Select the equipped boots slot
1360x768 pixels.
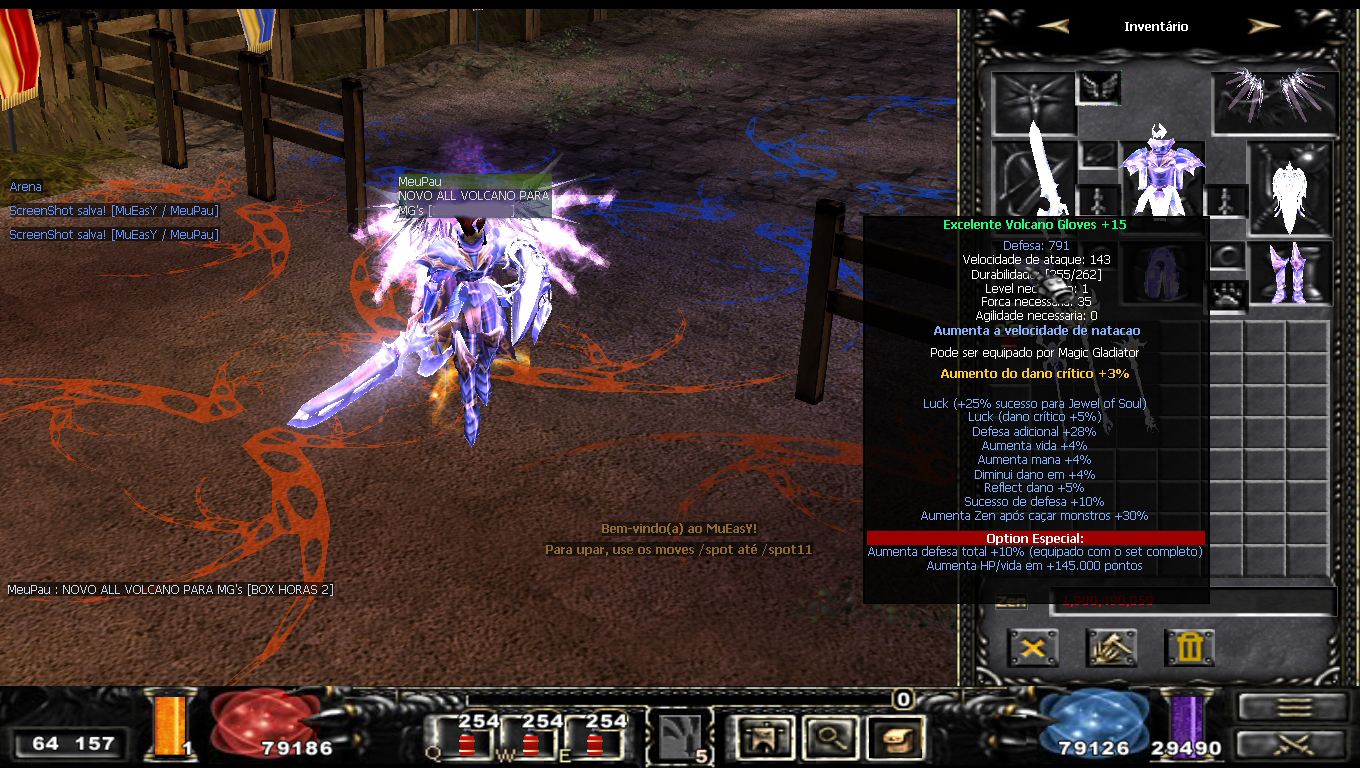click(x=1289, y=272)
